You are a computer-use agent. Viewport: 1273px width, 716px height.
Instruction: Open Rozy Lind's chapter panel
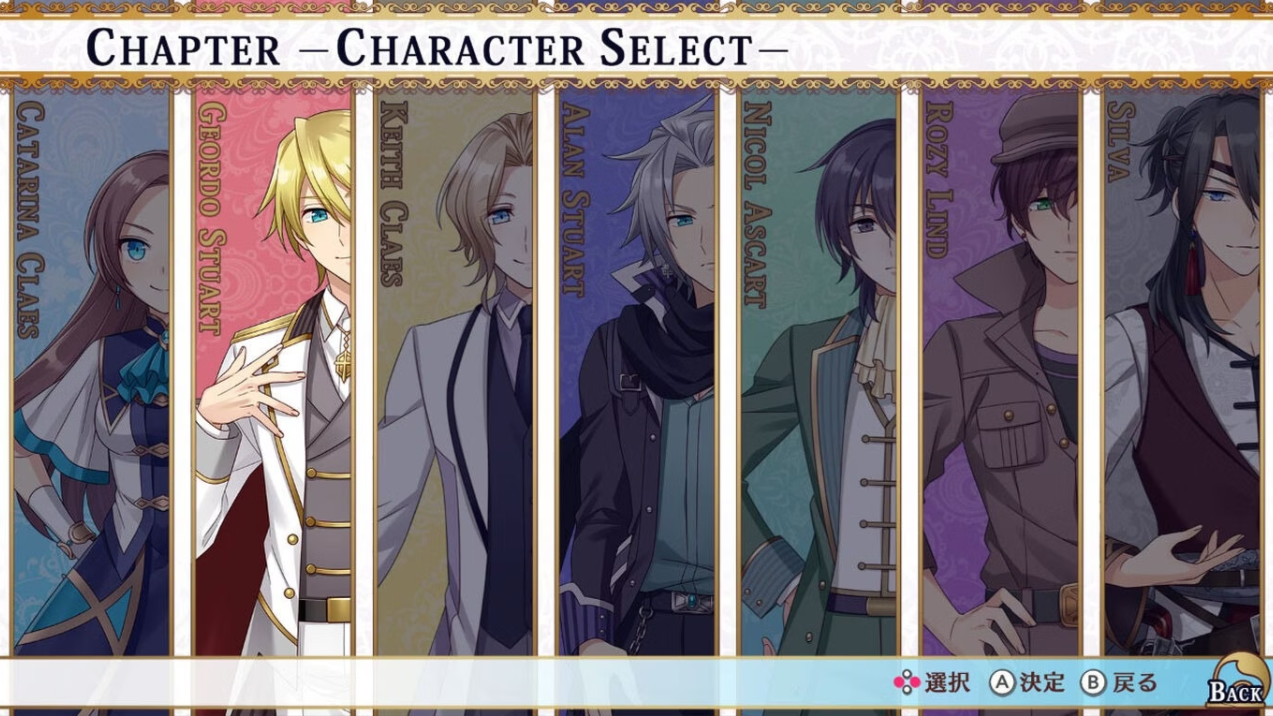1001,370
